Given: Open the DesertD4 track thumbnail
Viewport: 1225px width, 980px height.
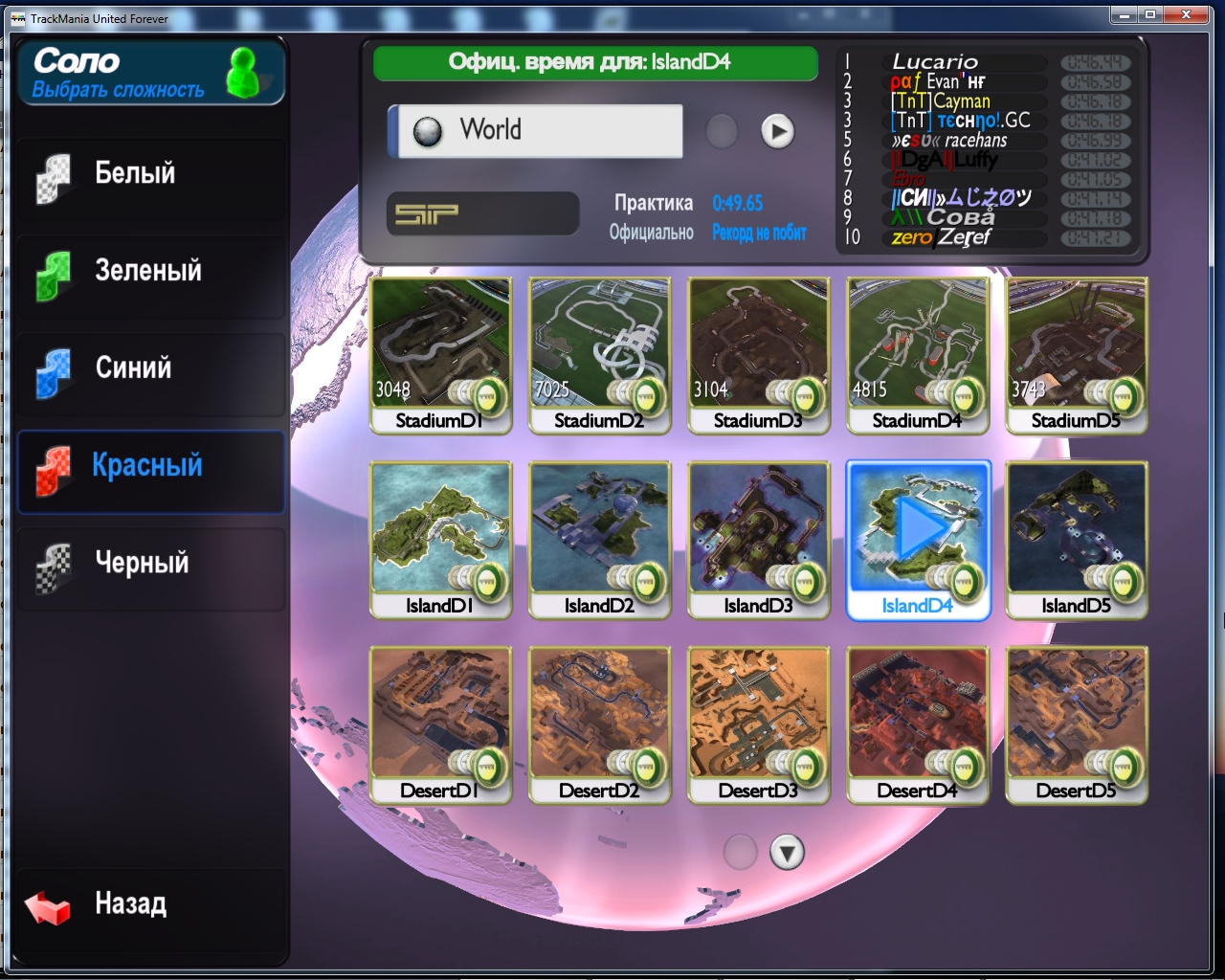Looking at the screenshot, I should pos(917,724).
